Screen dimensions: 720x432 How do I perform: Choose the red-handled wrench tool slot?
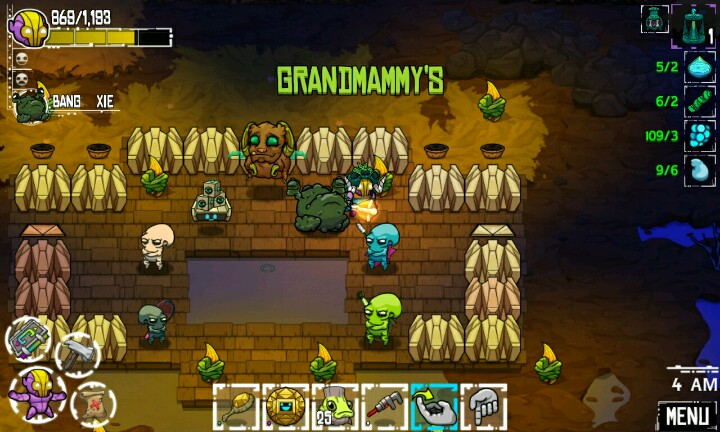point(385,407)
